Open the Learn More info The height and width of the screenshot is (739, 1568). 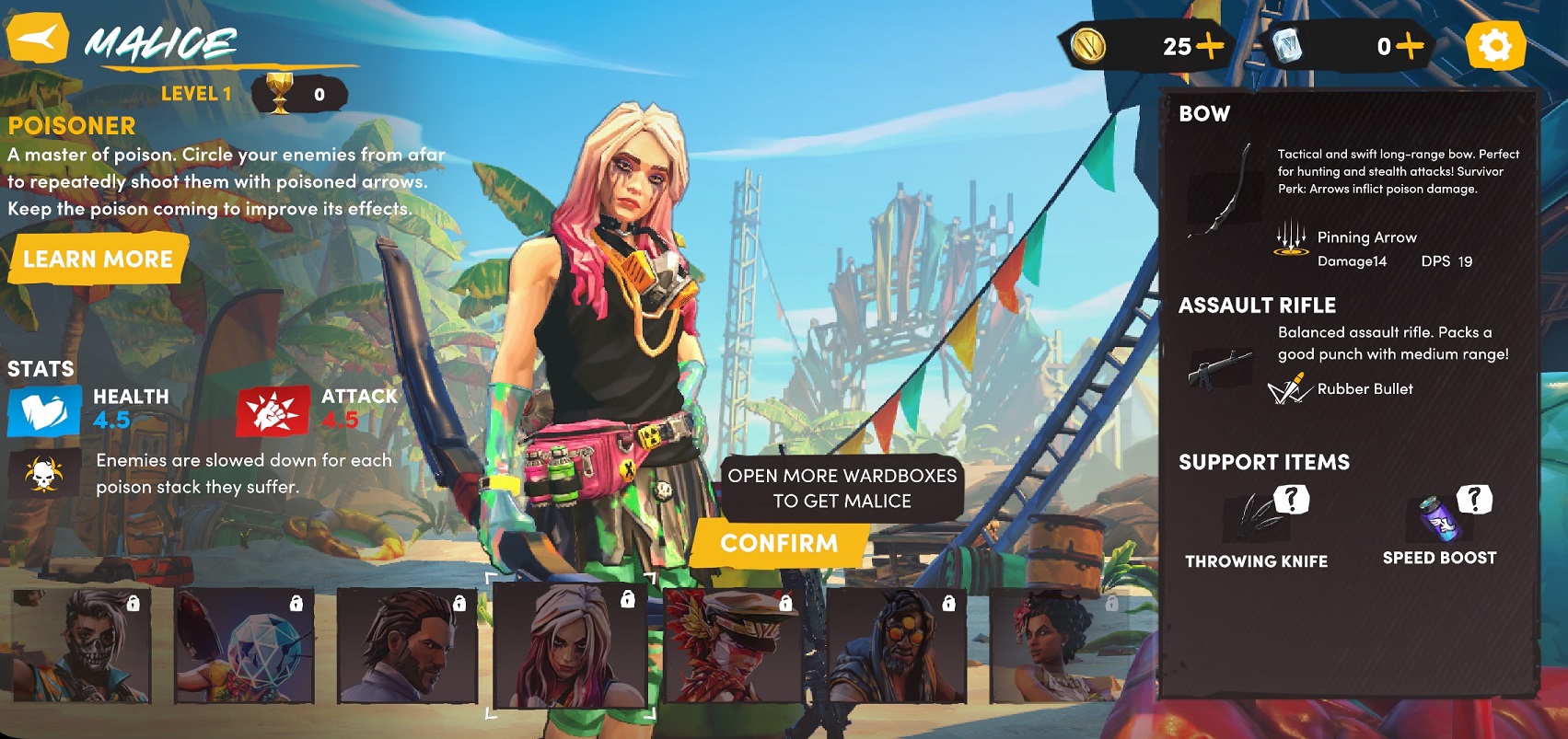(98, 259)
